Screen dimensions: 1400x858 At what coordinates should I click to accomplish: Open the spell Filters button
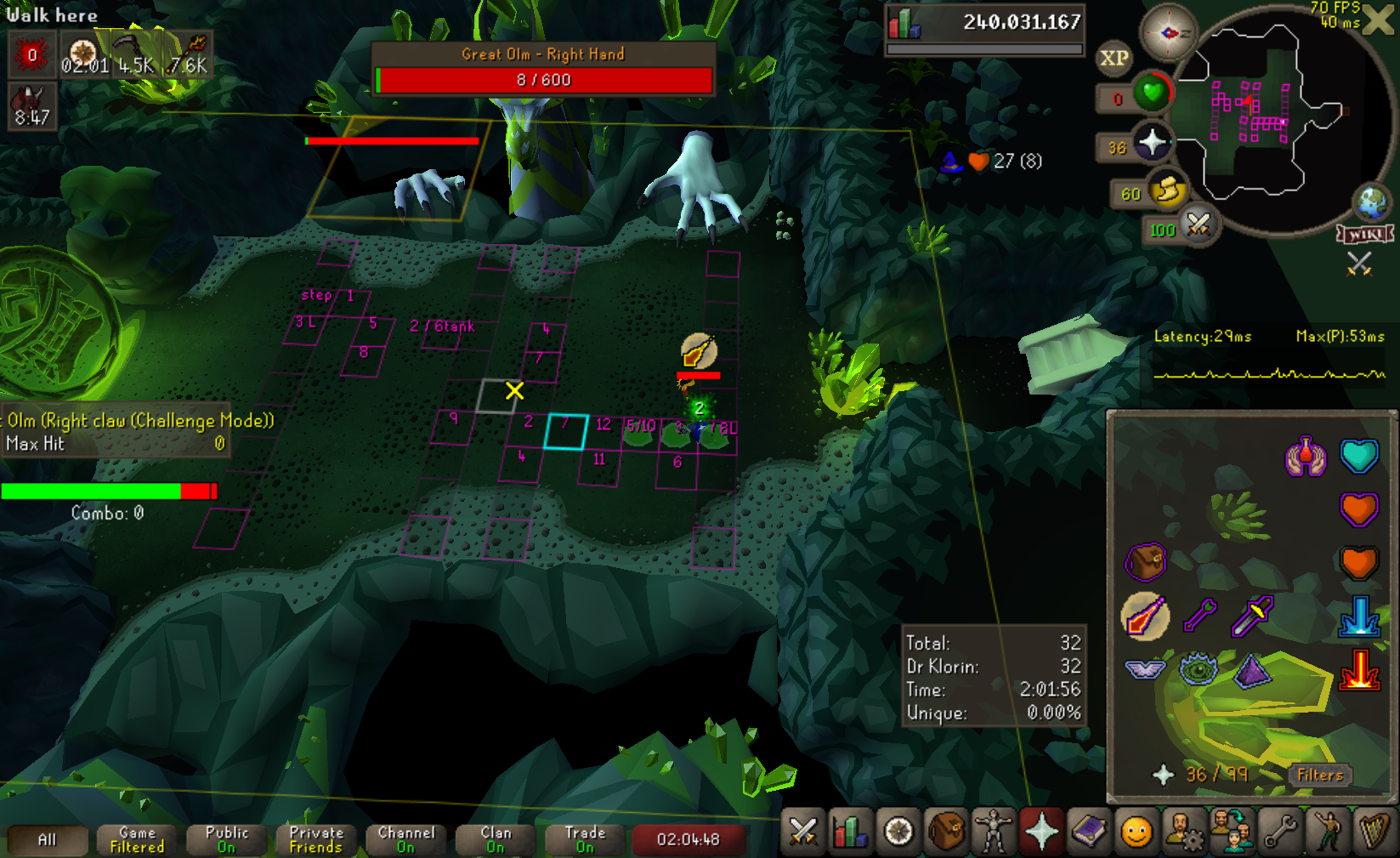pyautogui.click(x=1319, y=775)
